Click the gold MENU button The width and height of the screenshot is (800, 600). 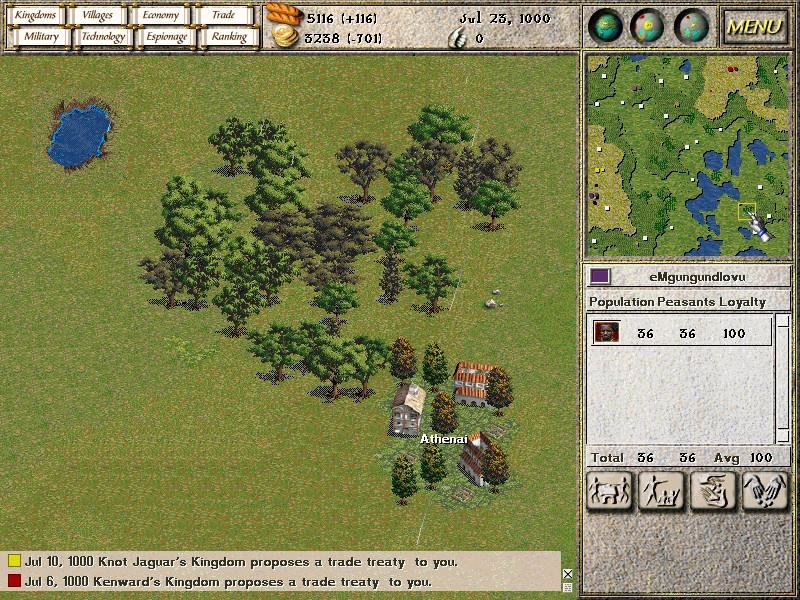pyautogui.click(x=754, y=27)
